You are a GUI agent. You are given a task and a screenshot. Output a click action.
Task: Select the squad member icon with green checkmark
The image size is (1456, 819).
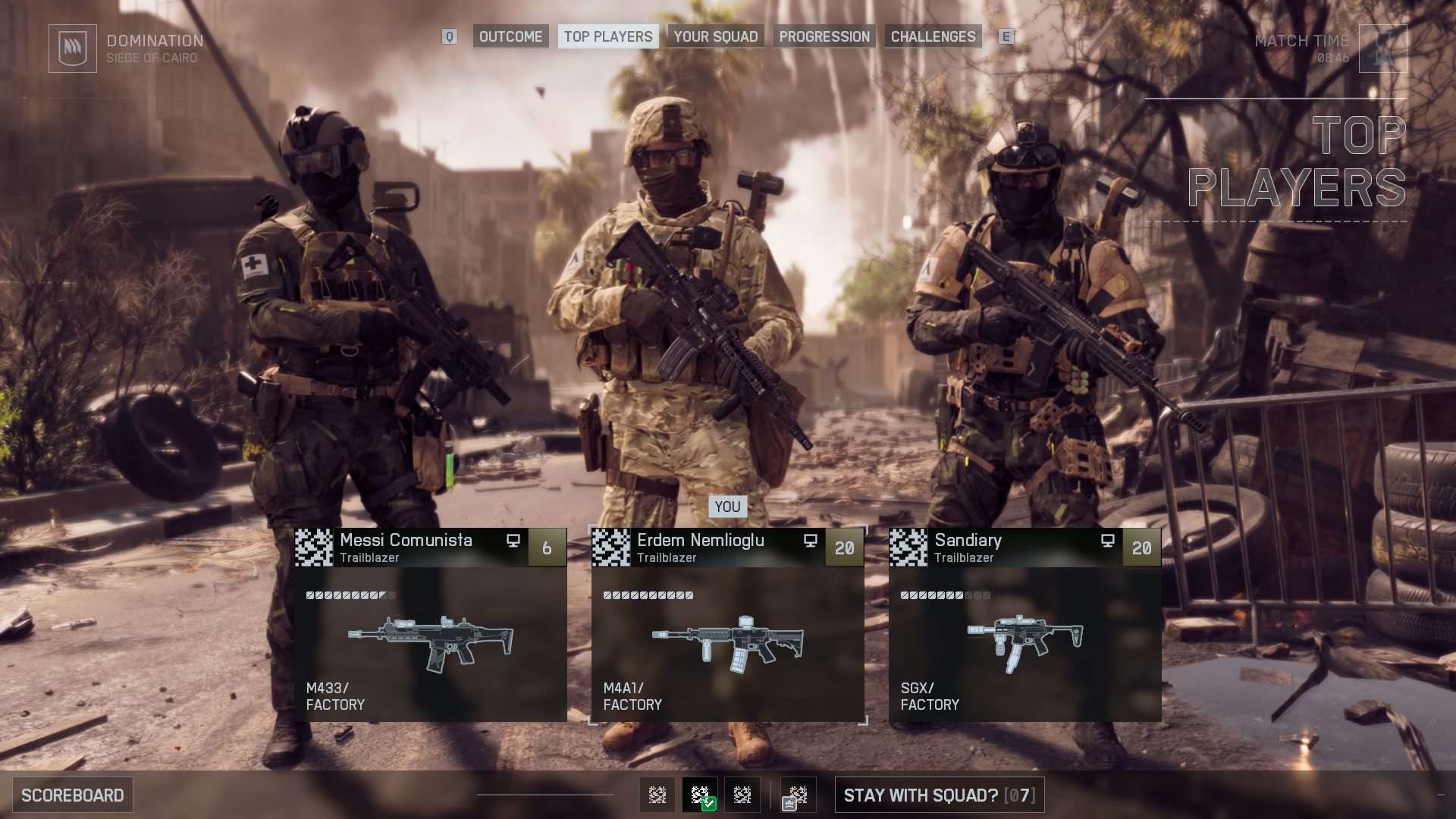700,795
